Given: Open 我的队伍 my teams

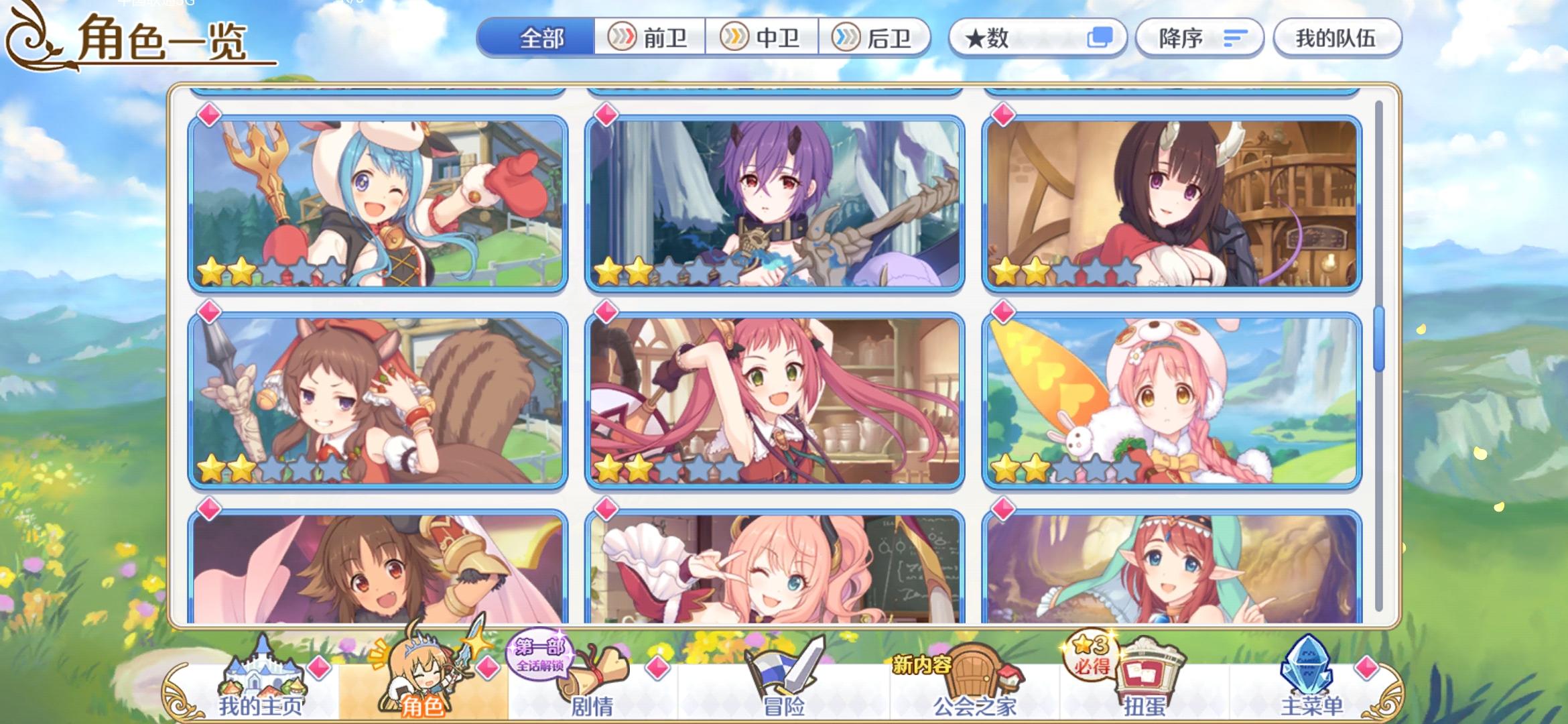Looking at the screenshot, I should 1337,38.
